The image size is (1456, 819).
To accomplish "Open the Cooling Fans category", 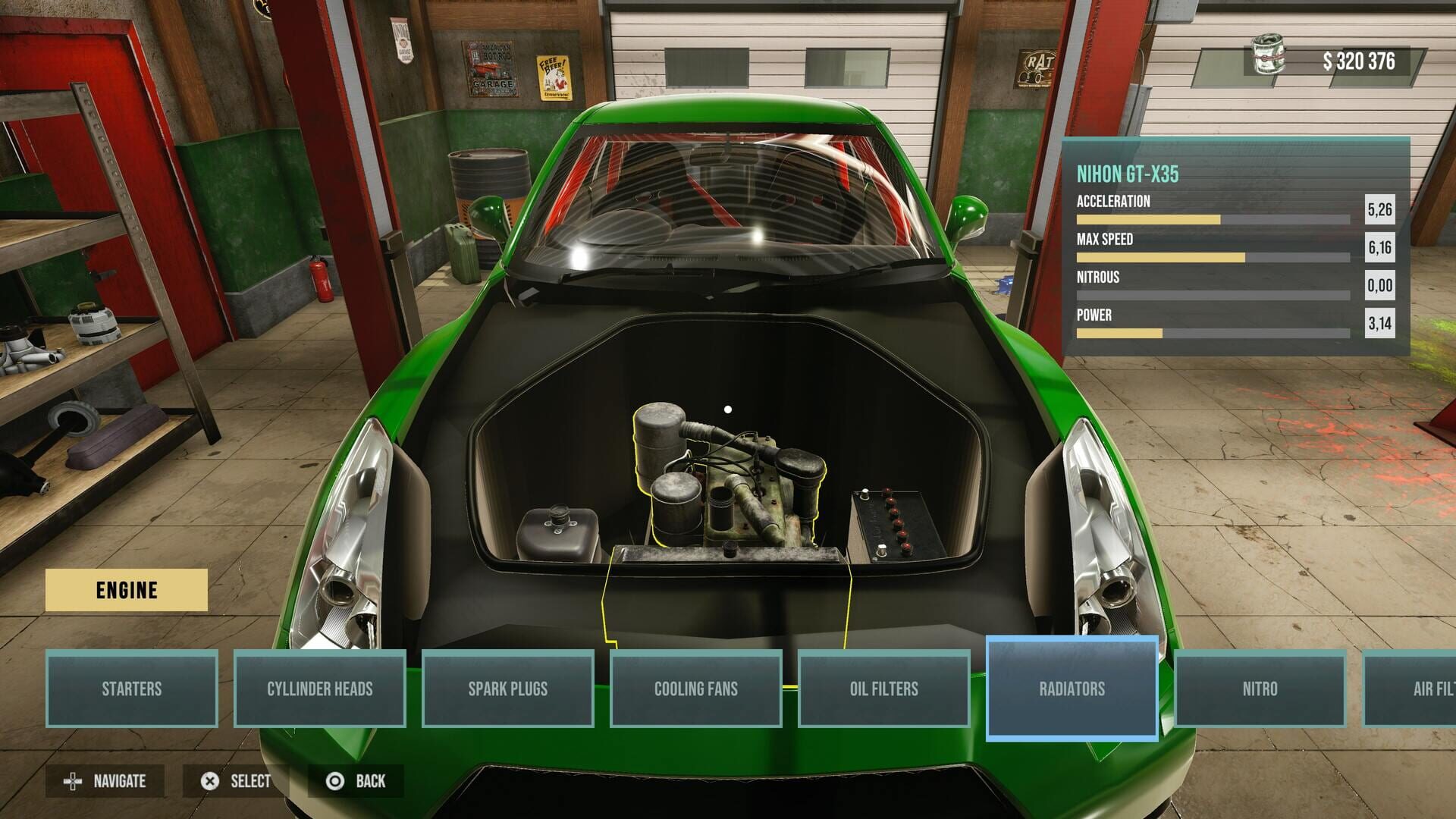I will click(x=696, y=689).
